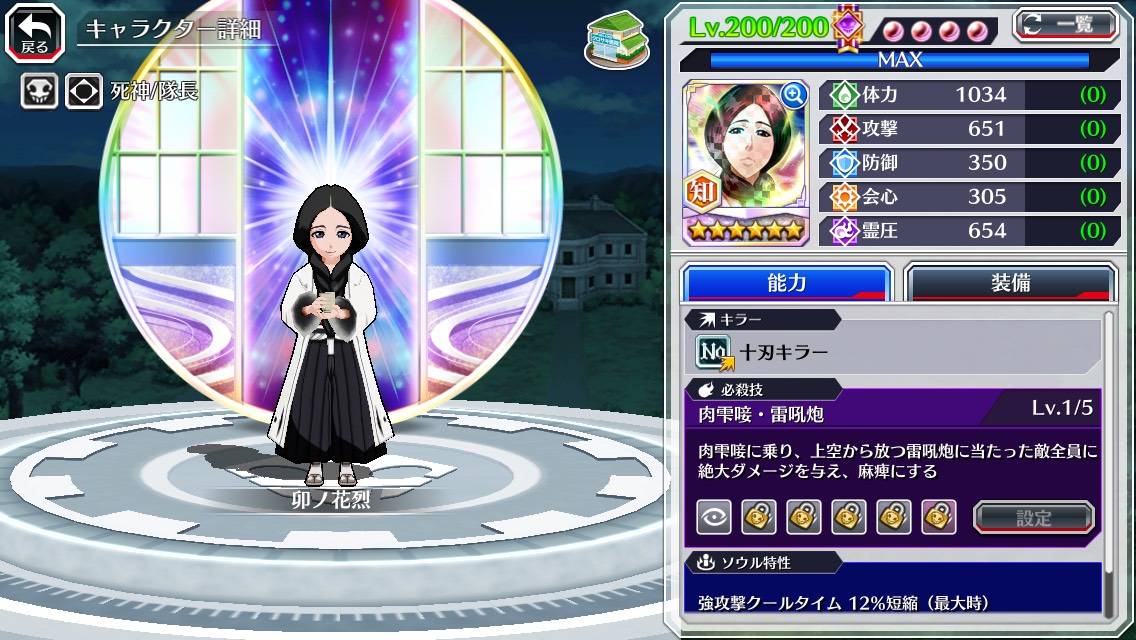
Task: Switch to the 能力 tab
Action: coord(786,283)
